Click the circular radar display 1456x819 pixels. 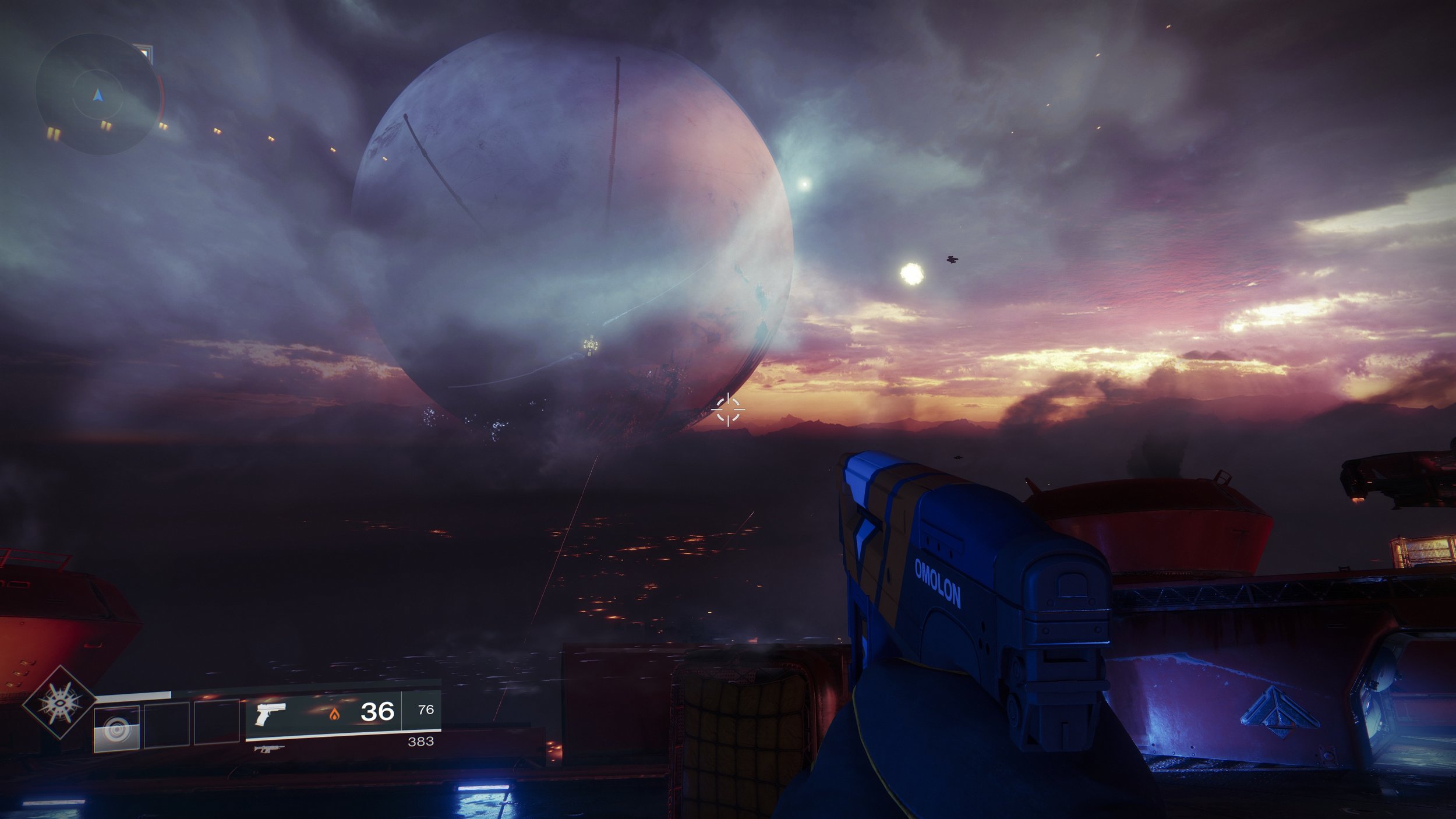pyautogui.click(x=98, y=94)
